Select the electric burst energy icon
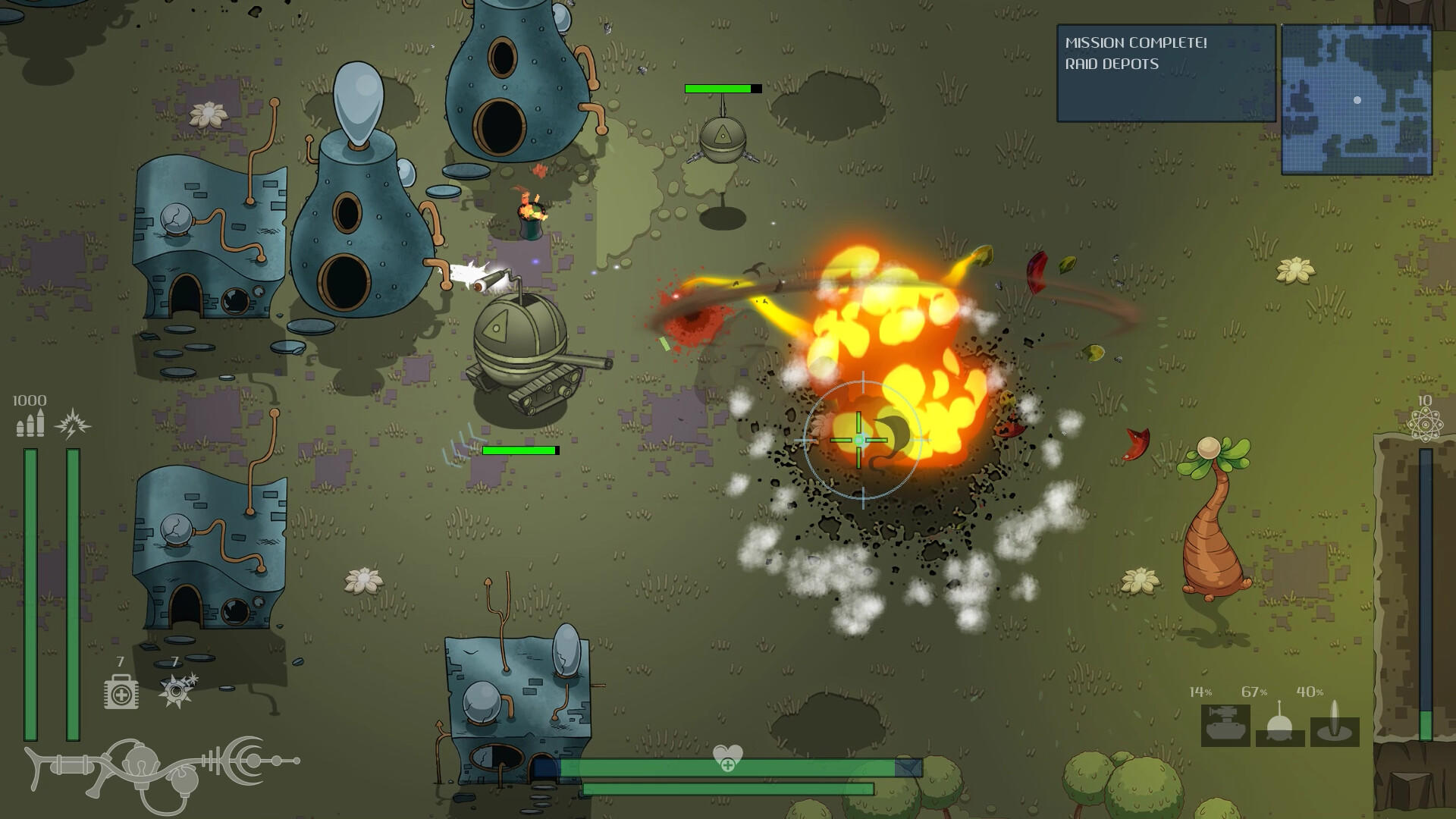Image resolution: width=1456 pixels, height=819 pixels. pos(73,423)
